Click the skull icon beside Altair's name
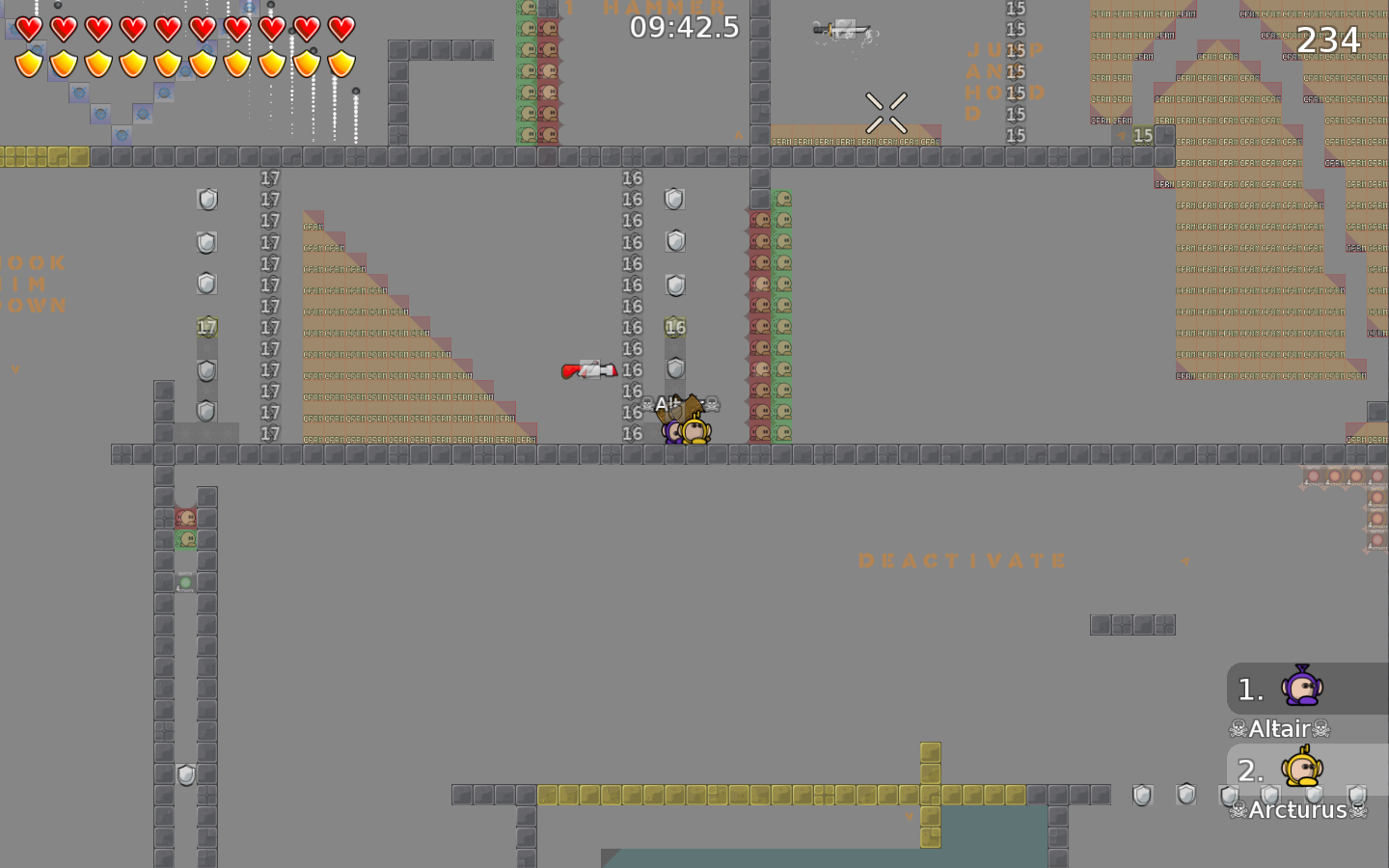The height and width of the screenshot is (868, 1389). (x=1236, y=729)
